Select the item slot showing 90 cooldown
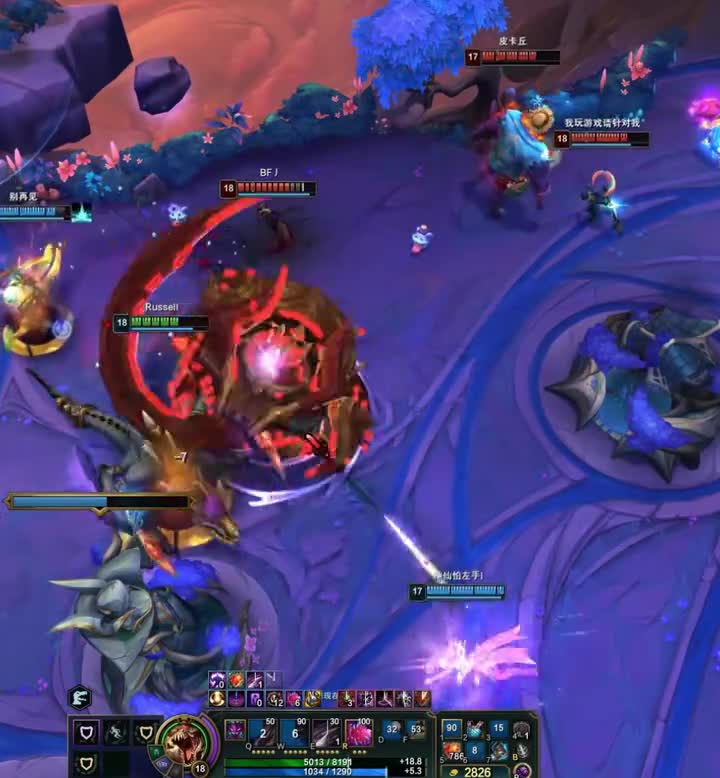The height and width of the screenshot is (778, 720). point(452,729)
